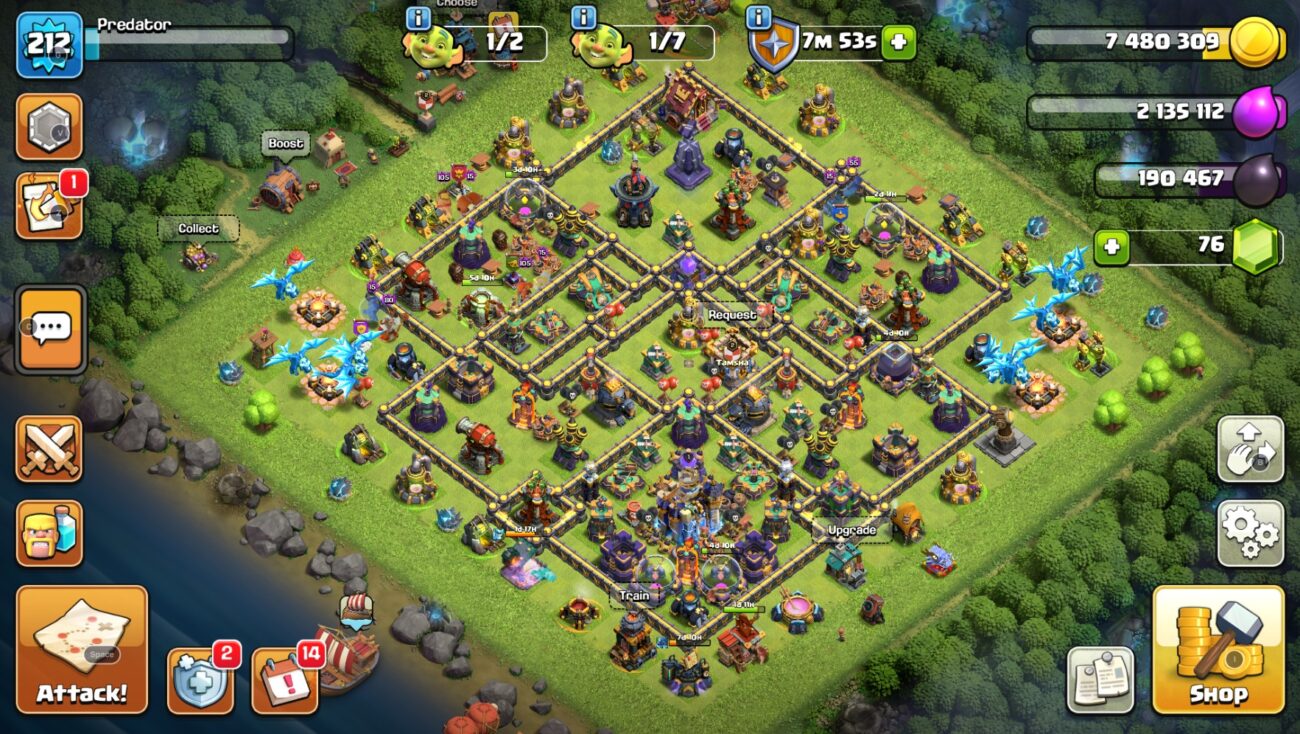Screen dimensions: 1300x734
Task: Click the info button above the 1/7 counter
Action: (x=584, y=17)
